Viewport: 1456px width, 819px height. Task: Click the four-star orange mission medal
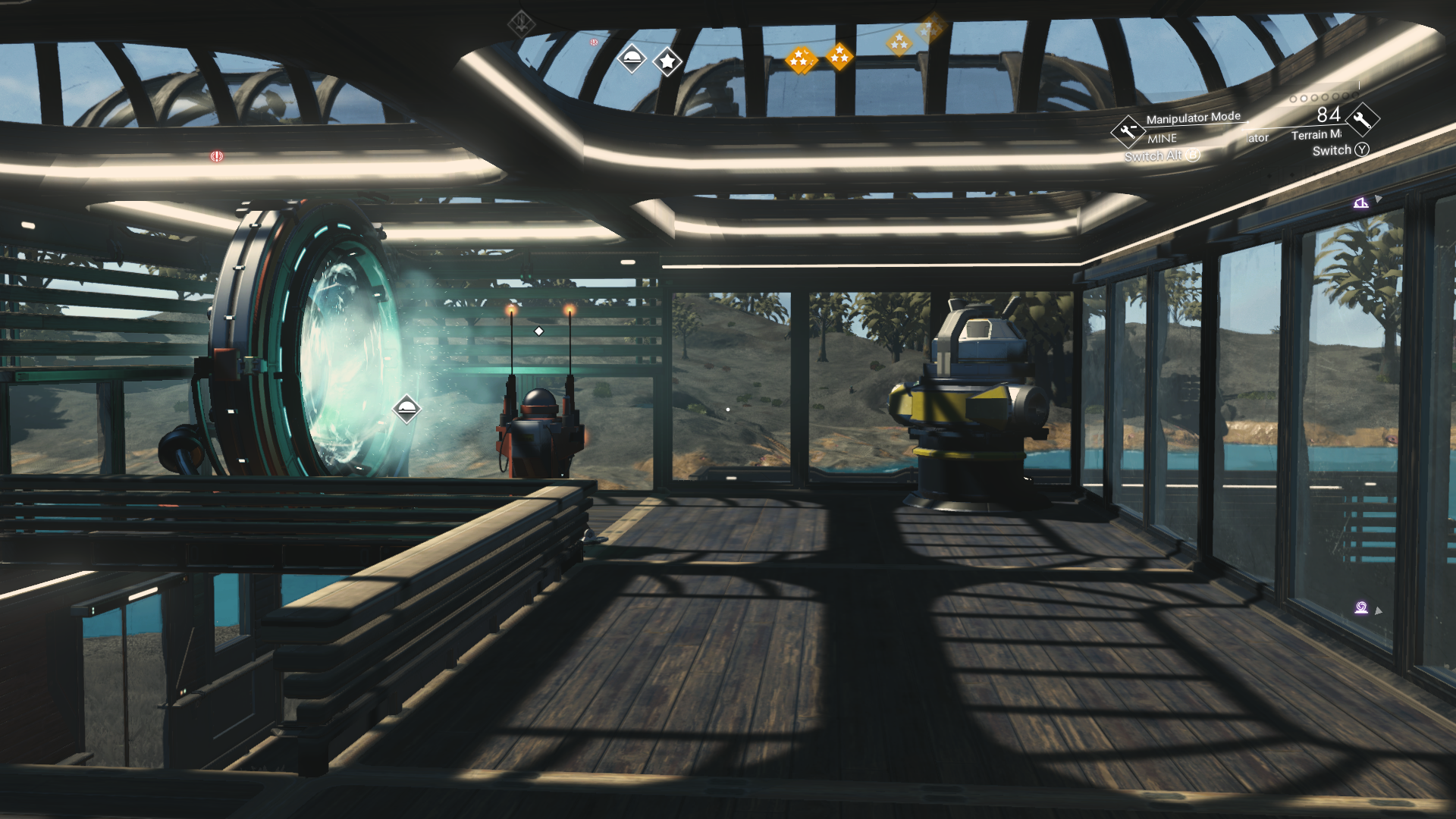pyautogui.click(x=801, y=59)
